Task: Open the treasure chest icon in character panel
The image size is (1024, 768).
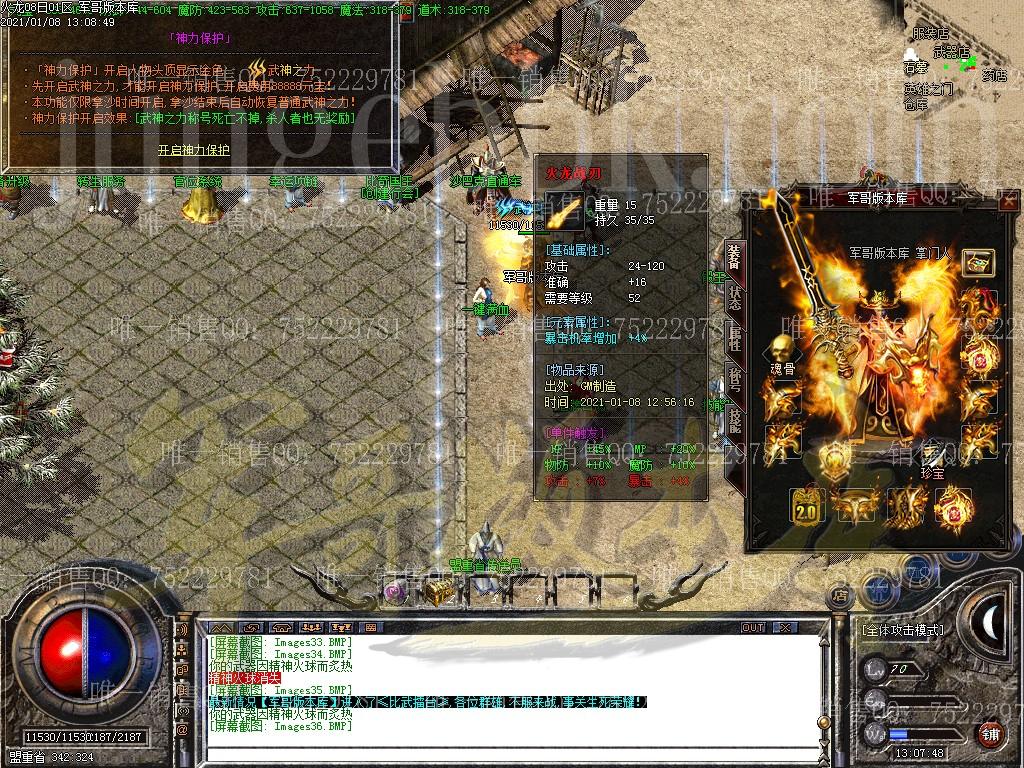Action: [978, 263]
